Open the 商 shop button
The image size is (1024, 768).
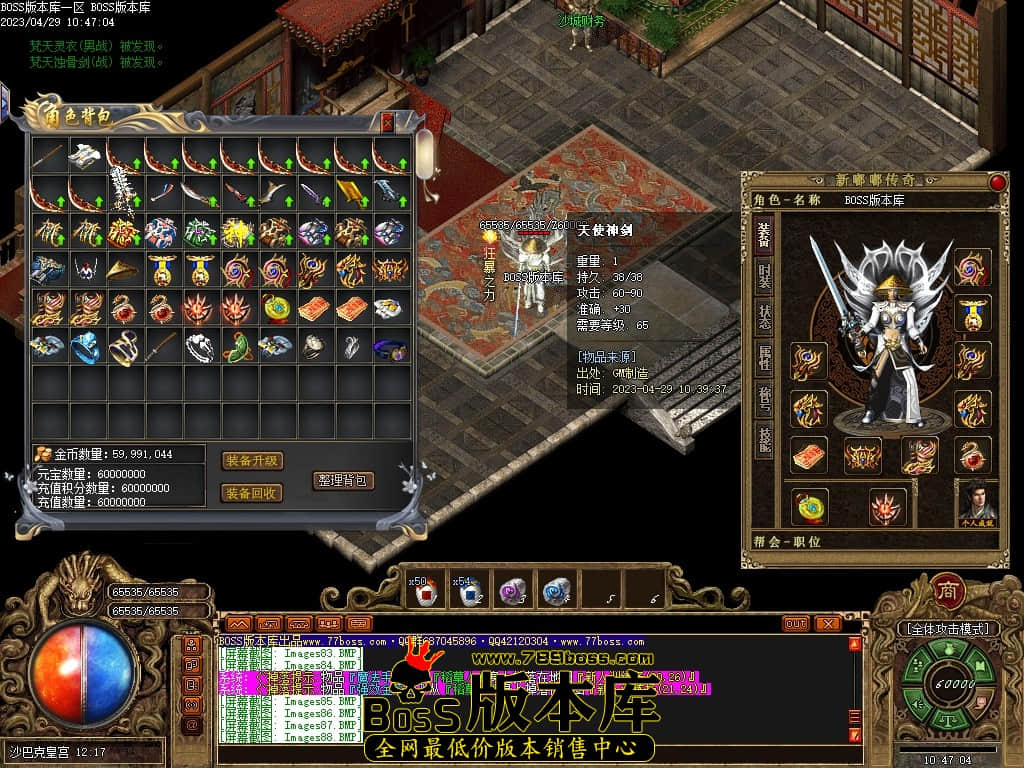(x=948, y=590)
